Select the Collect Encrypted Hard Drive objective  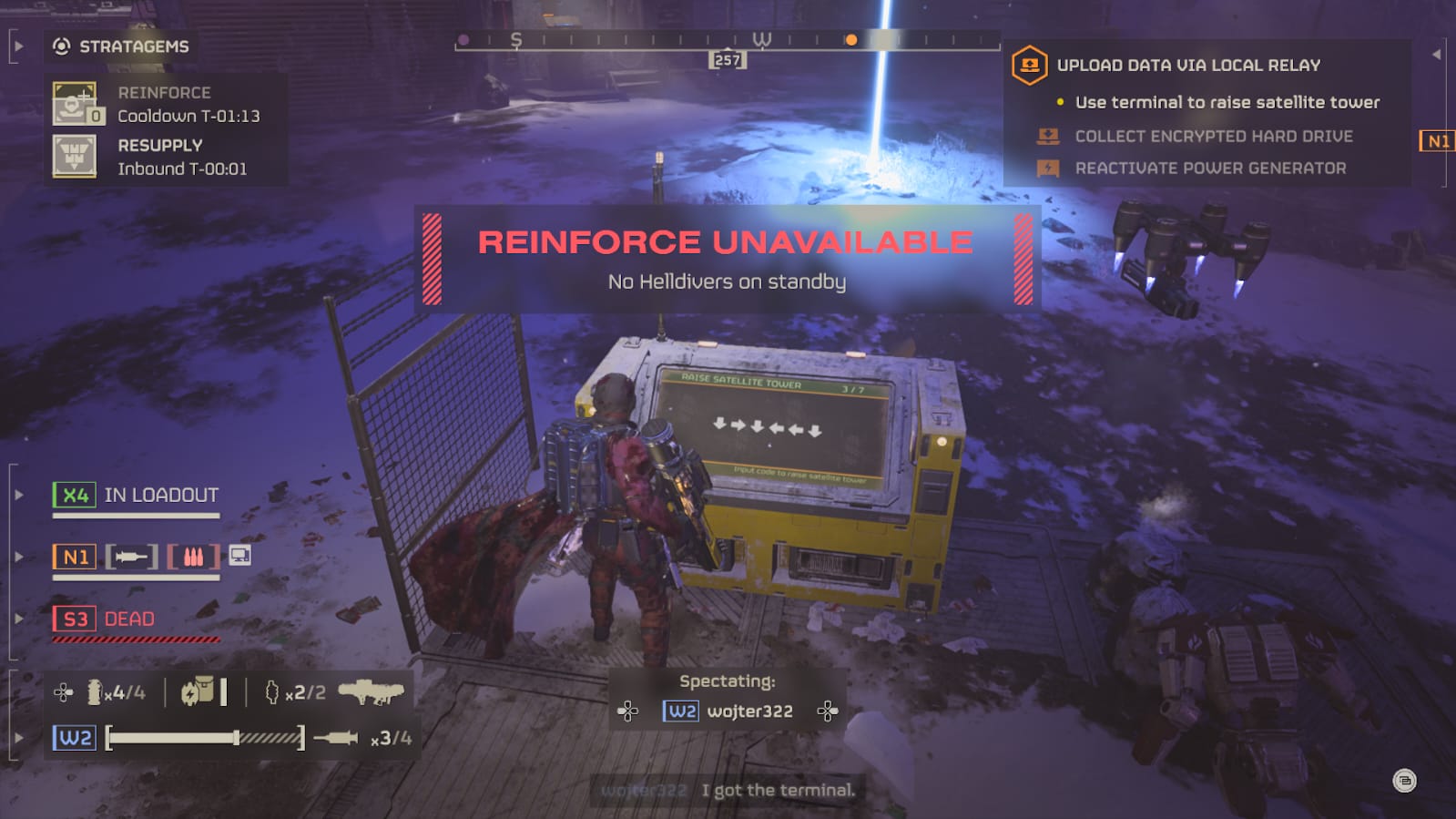tap(1213, 137)
